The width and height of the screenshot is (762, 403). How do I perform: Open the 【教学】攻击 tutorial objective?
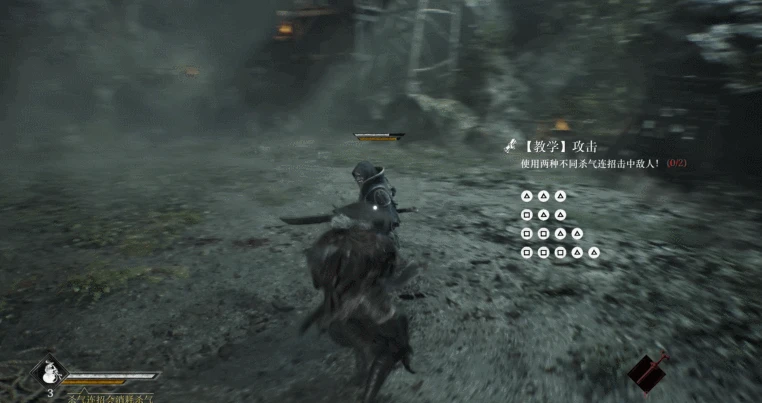(567, 146)
